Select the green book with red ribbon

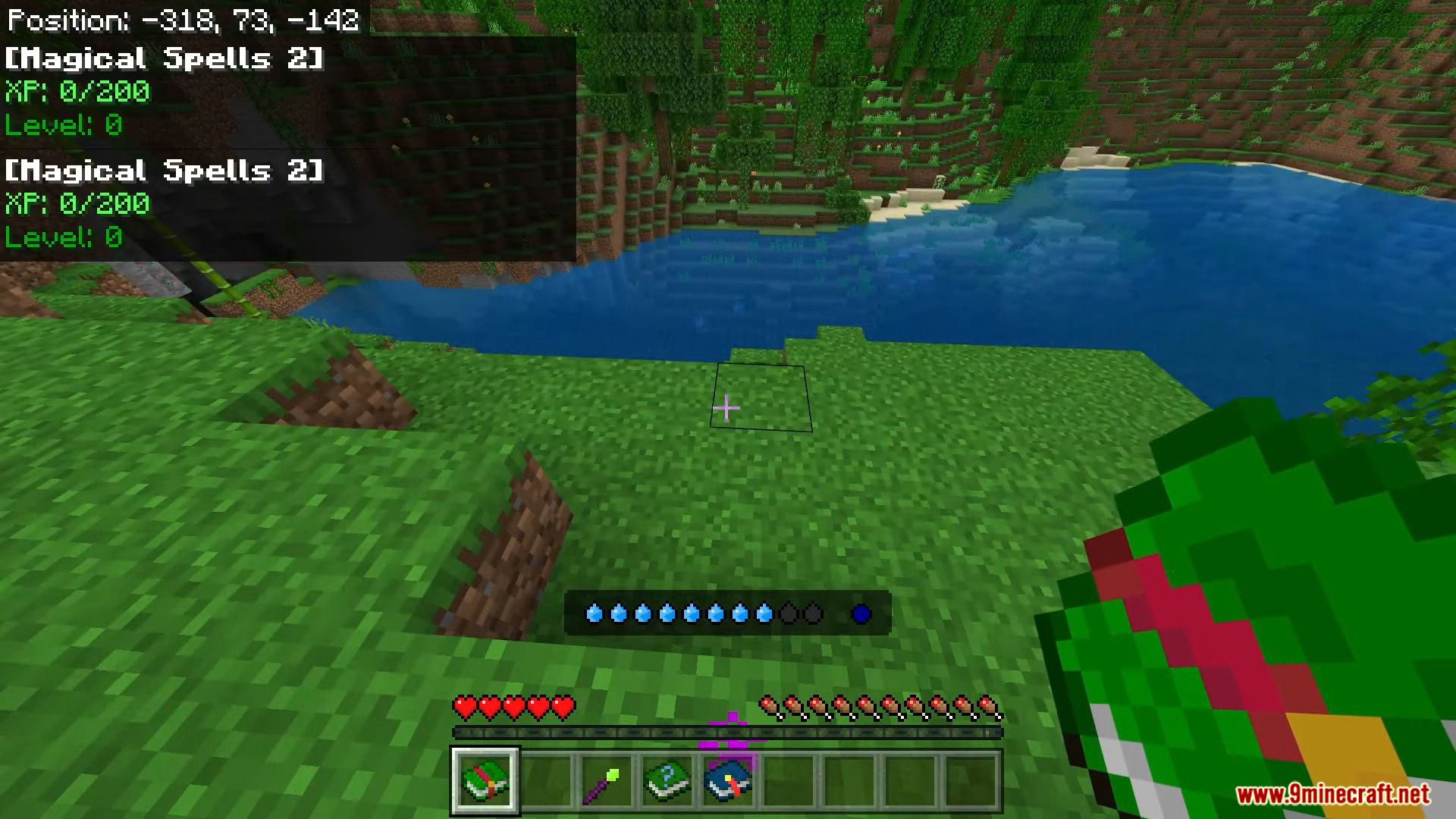click(485, 780)
